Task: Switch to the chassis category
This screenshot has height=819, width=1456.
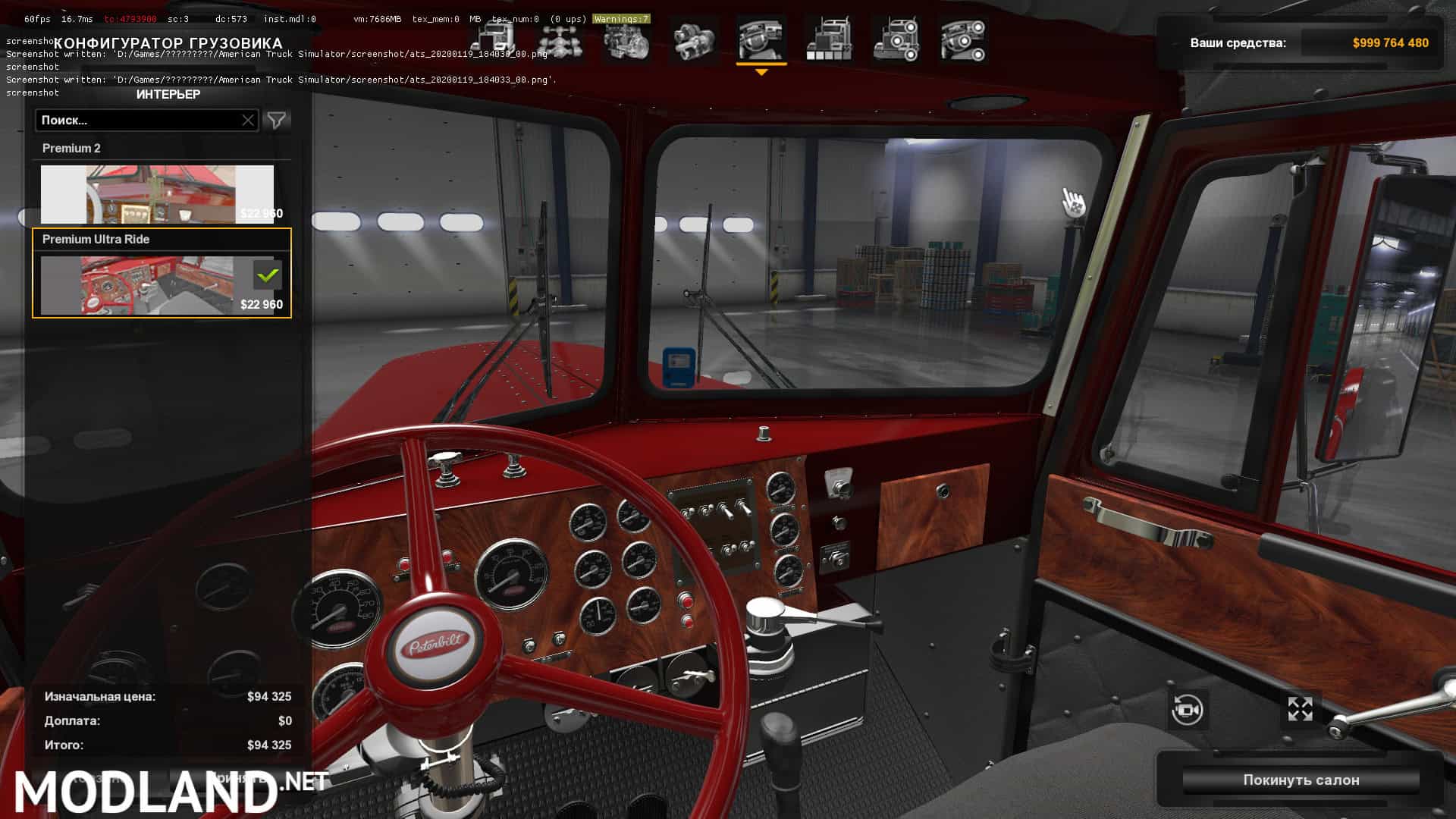Action: [560, 39]
